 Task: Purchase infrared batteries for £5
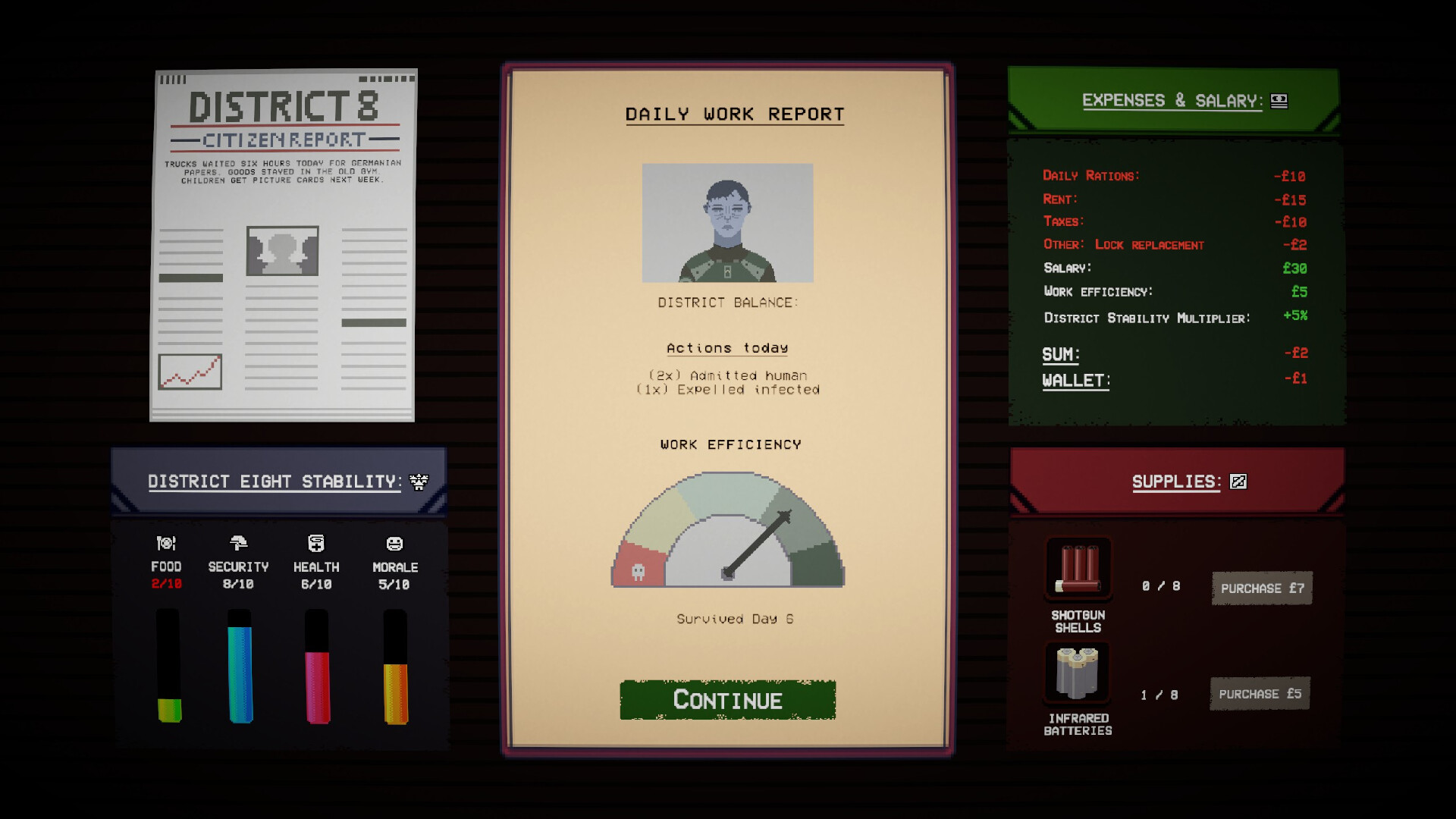coord(1260,692)
